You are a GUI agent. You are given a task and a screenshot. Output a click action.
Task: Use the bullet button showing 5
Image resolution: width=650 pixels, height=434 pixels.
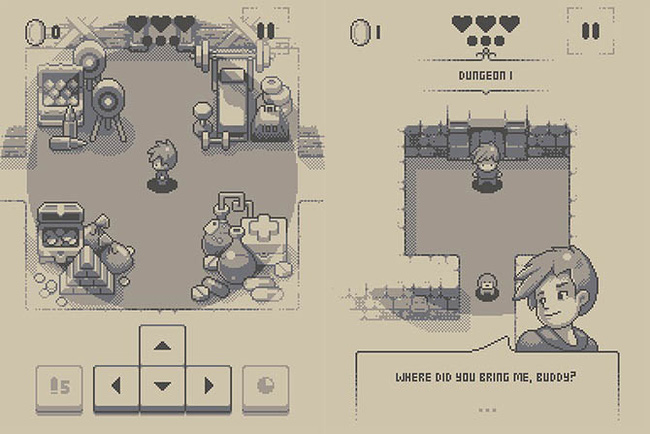pos(59,386)
